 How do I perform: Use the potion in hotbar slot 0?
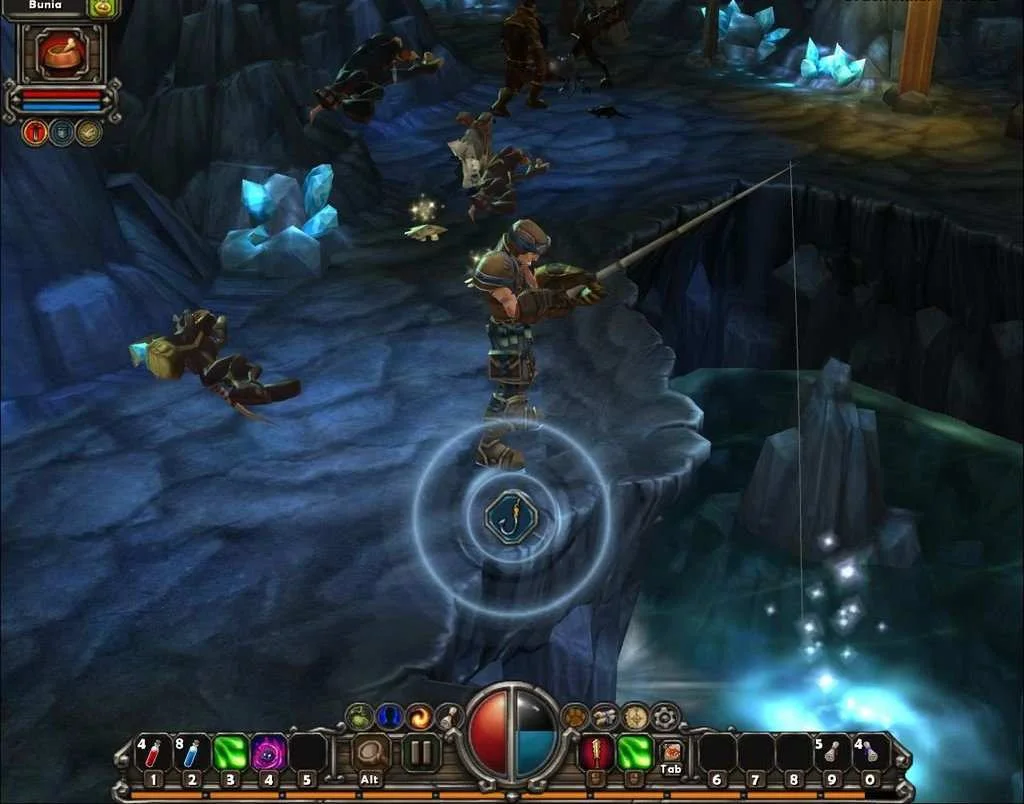click(x=869, y=753)
